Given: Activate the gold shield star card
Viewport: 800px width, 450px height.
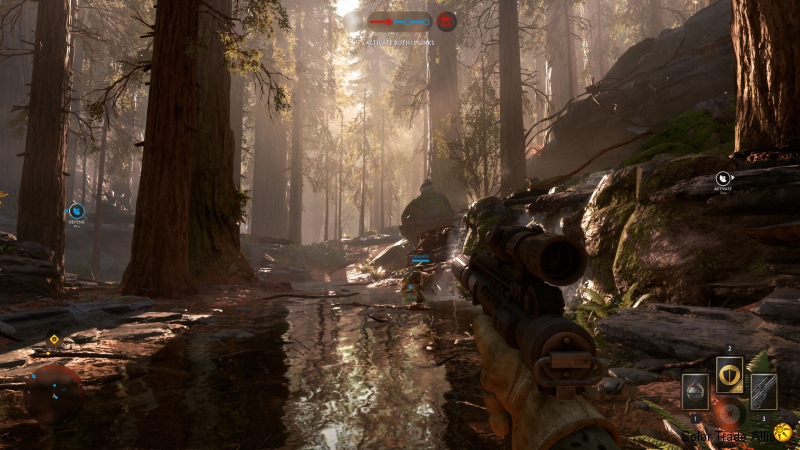Looking at the screenshot, I should (x=729, y=375).
